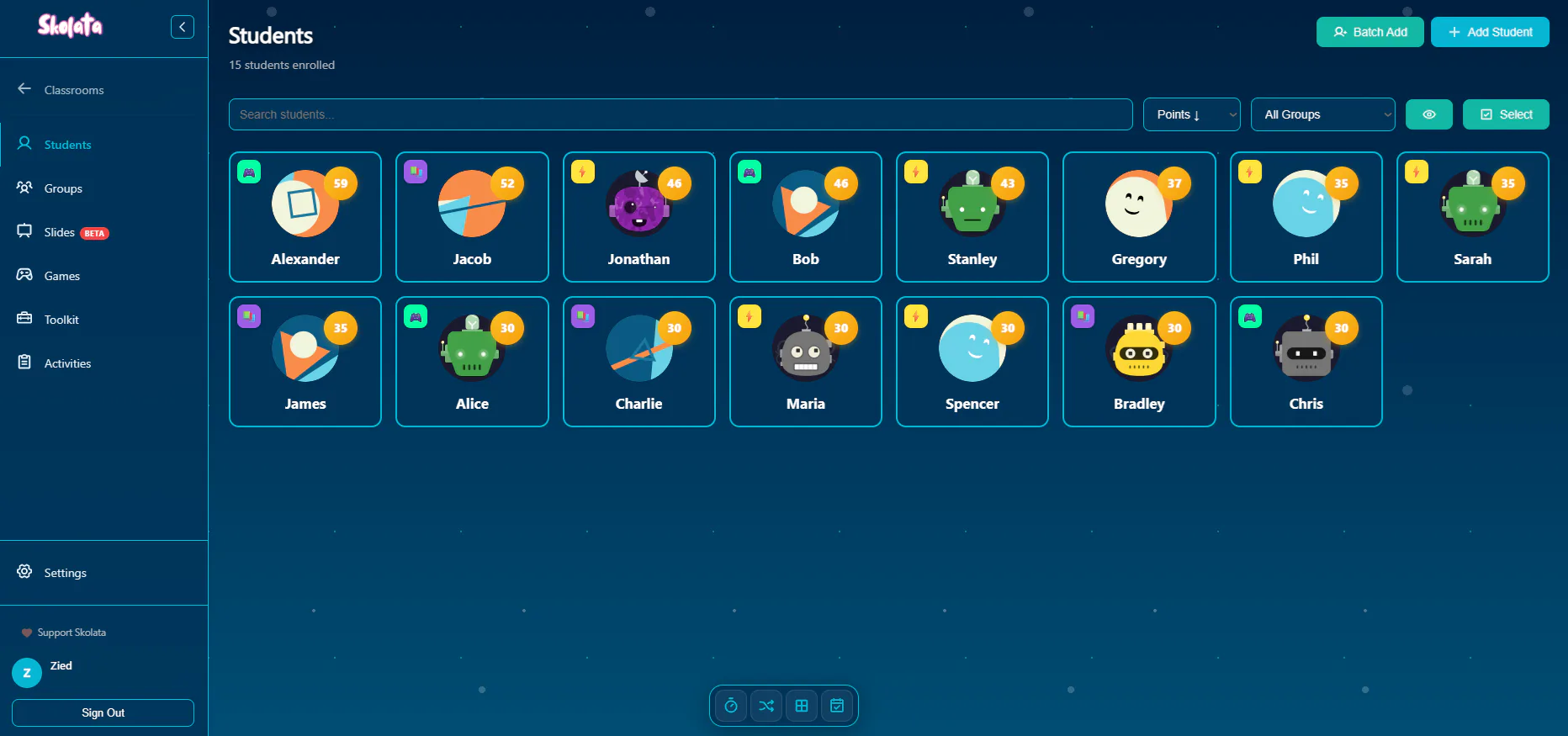Expand the All Groups filter dropdown

pos(1322,114)
